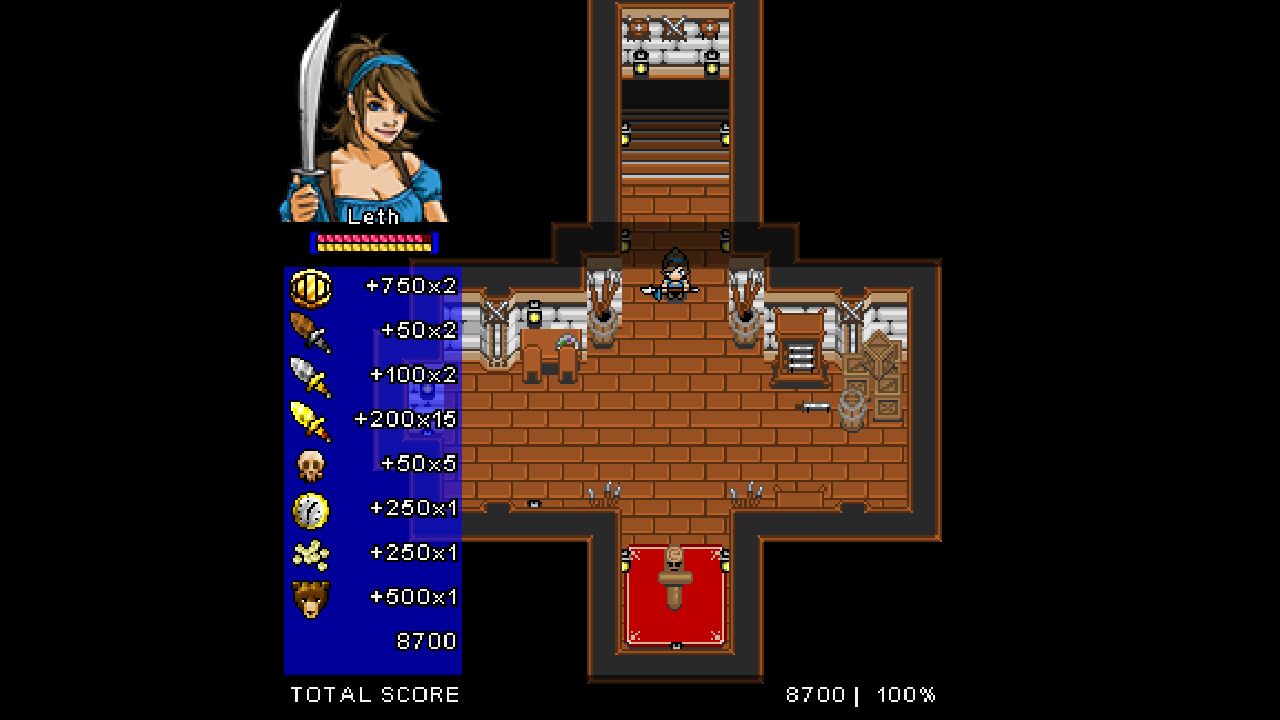Viewport: 1280px width, 720px height.
Task: Click the statue on the red carpet
Action: (x=675, y=580)
